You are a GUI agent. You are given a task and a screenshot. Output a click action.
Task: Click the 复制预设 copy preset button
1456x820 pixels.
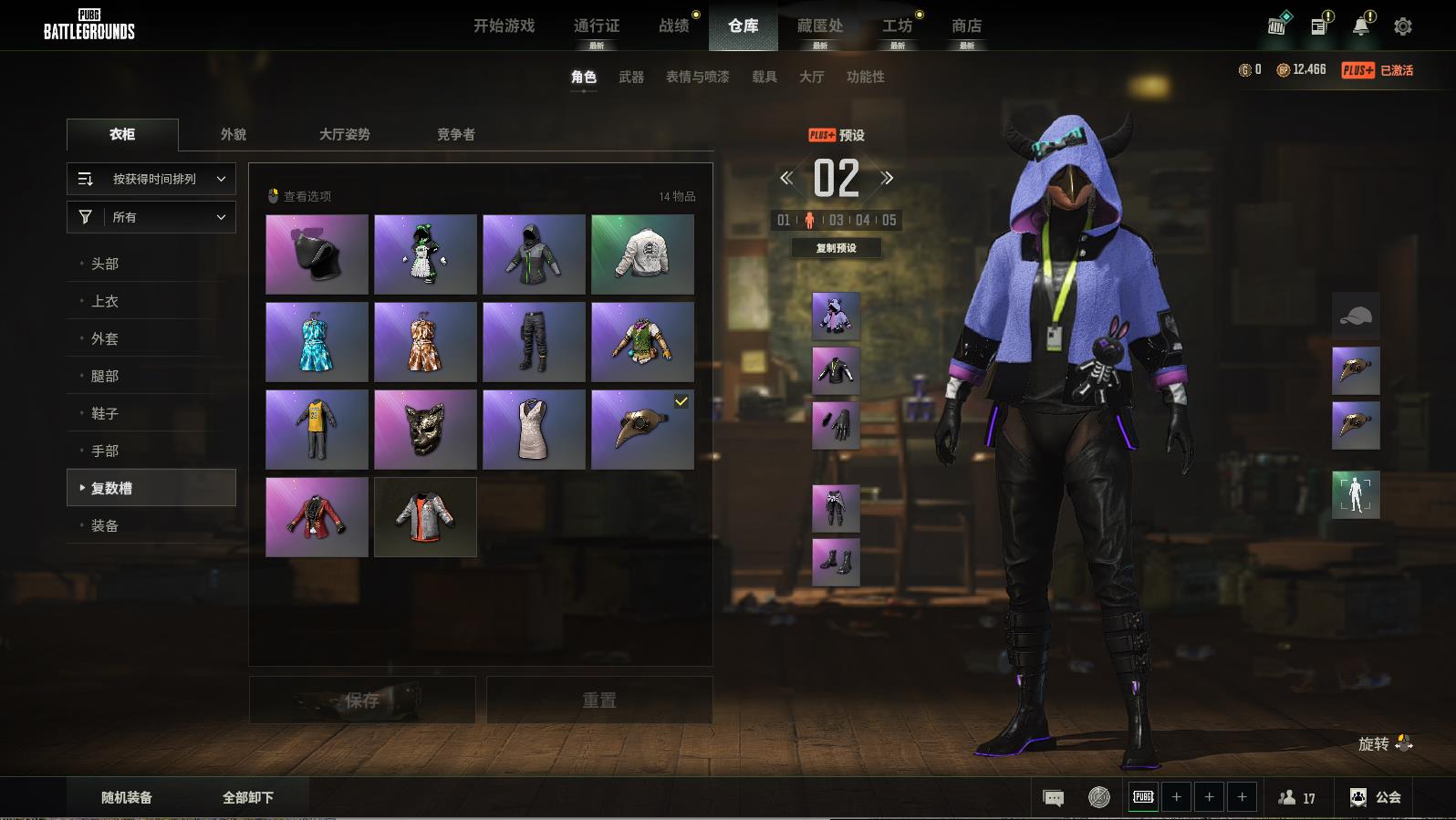836,248
